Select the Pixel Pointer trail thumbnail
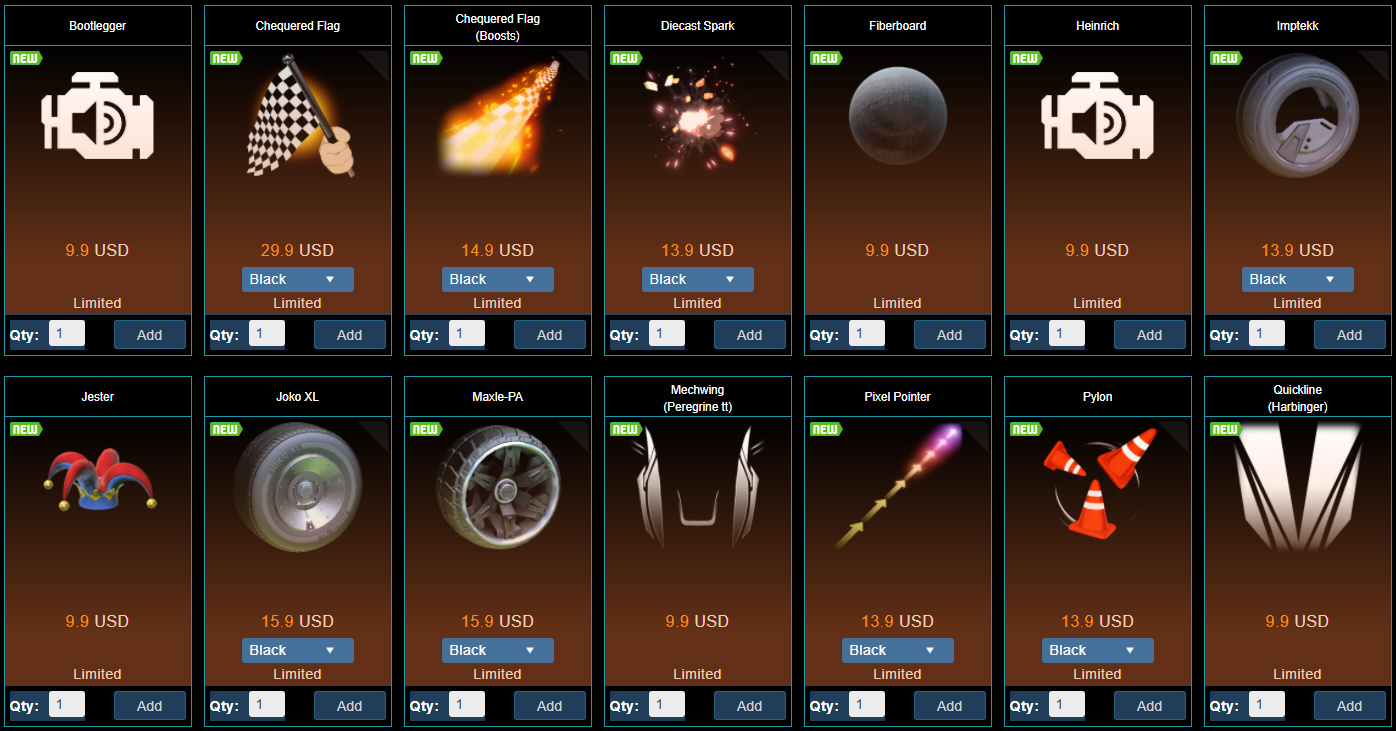Screen dimensions: 1396x731 click(897, 487)
